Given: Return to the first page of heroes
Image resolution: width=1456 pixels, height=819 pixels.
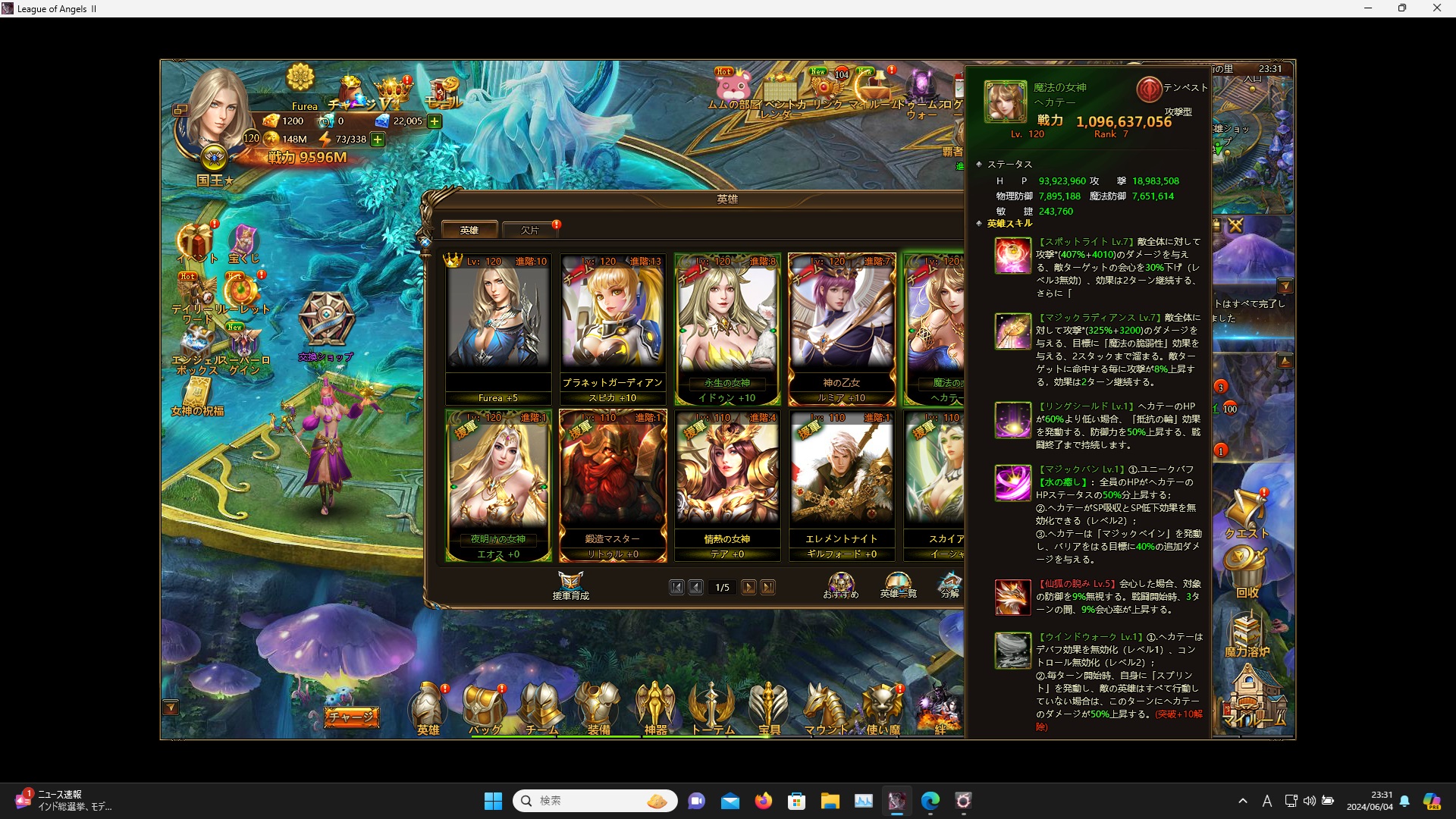Looking at the screenshot, I should click(x=677, y=587).
